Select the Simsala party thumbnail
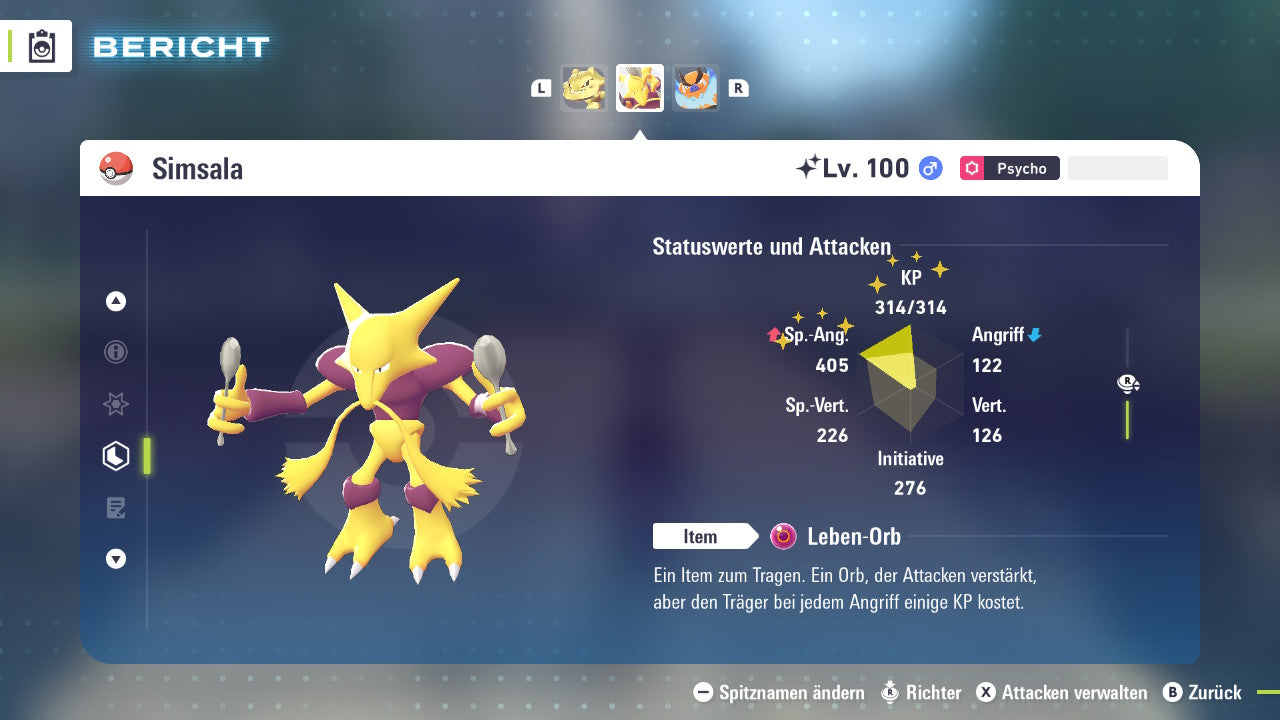This screenshot has height=720, width=1280. [x=640, y=88]
